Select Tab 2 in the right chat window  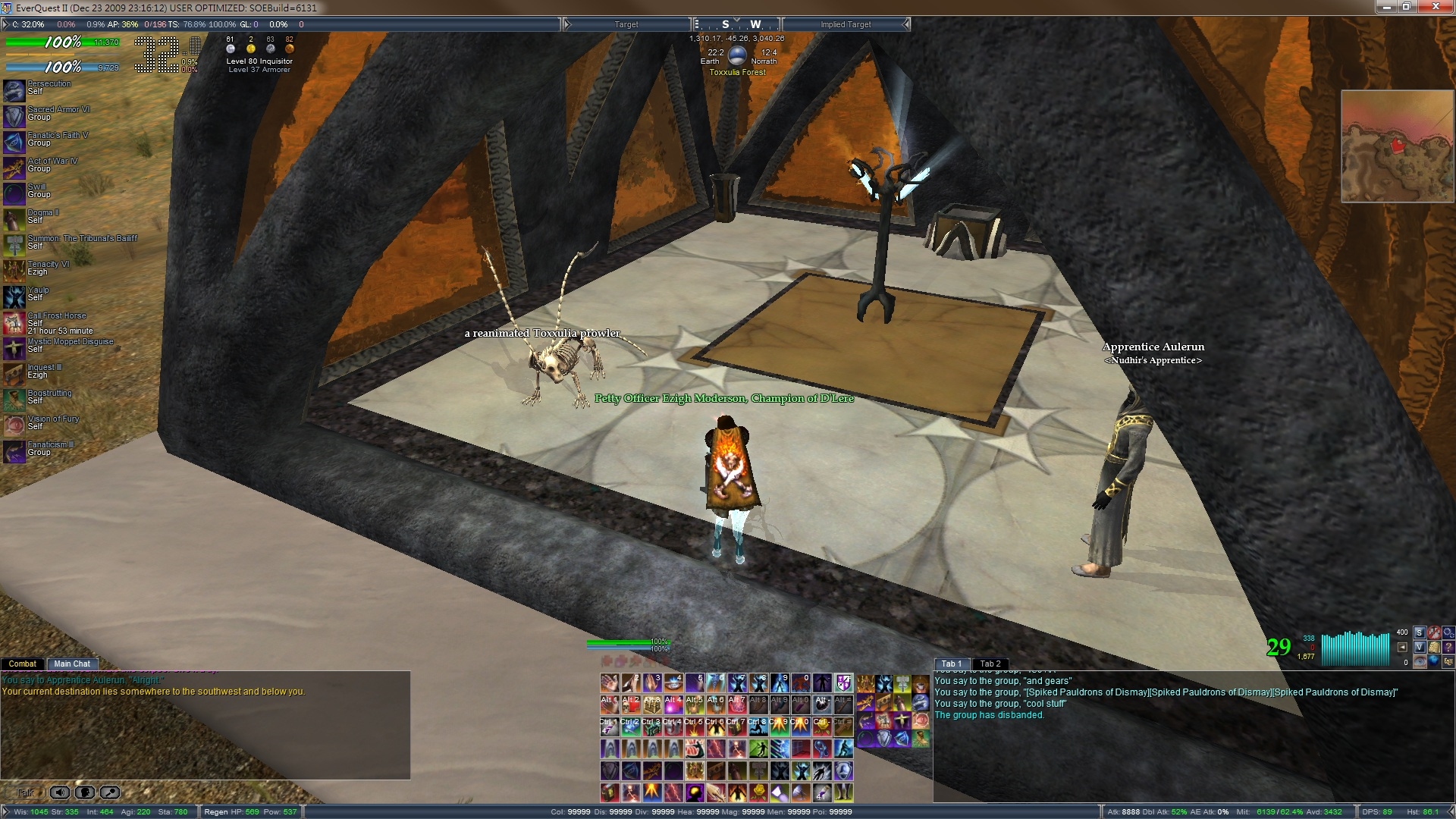[x=990, y=664]
